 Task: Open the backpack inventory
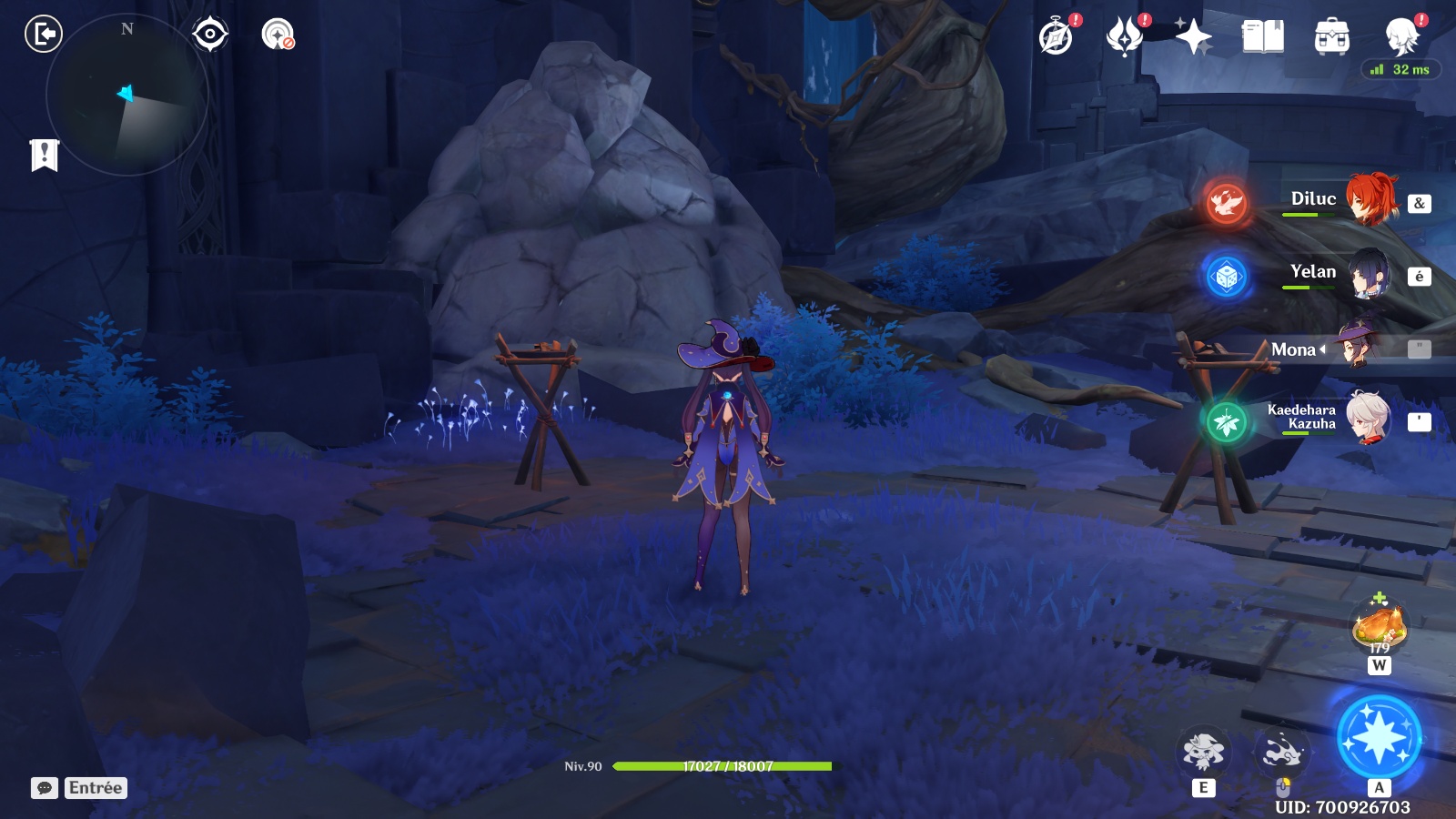pos(1331,37)
